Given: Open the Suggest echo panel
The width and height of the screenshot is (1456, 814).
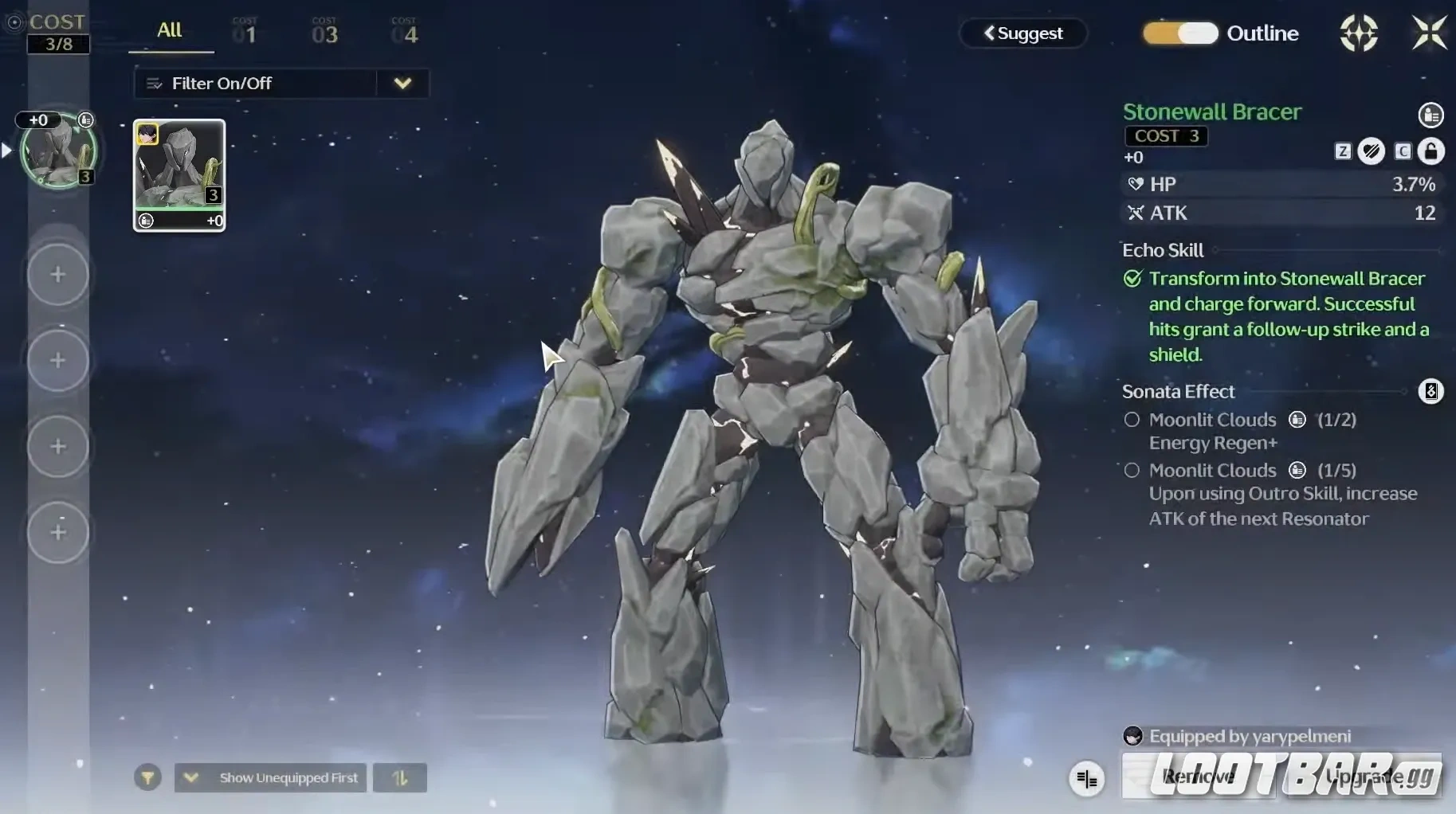Looking at the screenshot, I should pyautogui.click(x=1023, y=33).
